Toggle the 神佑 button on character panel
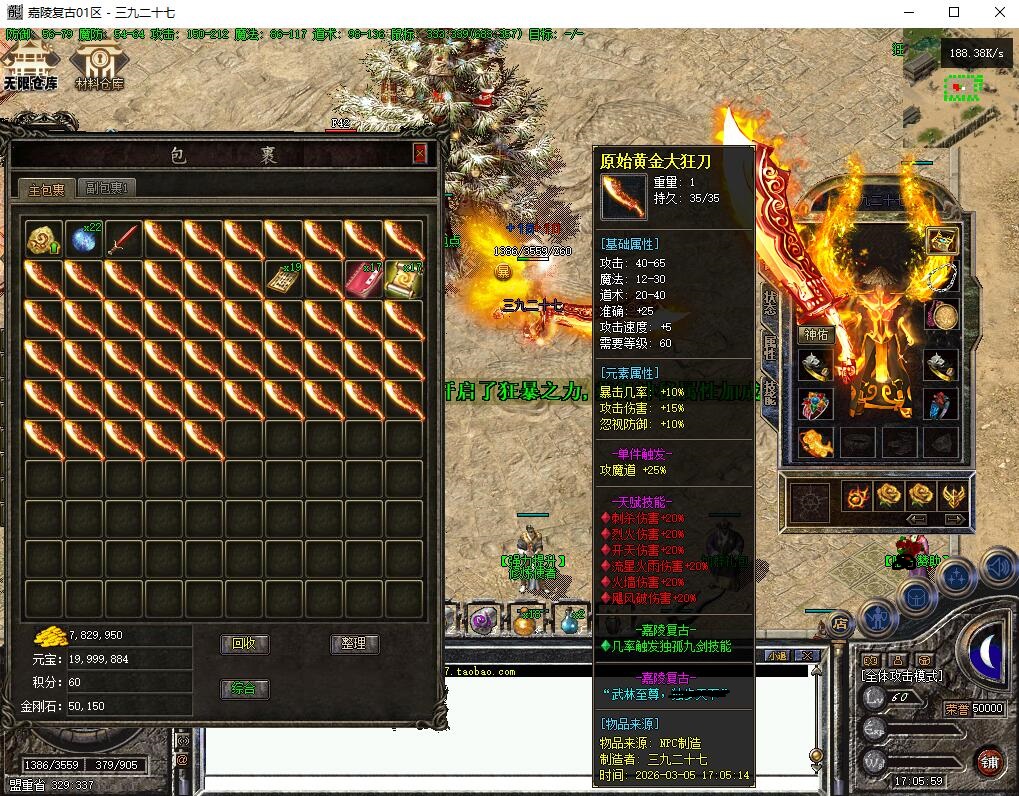 [817, 335]
